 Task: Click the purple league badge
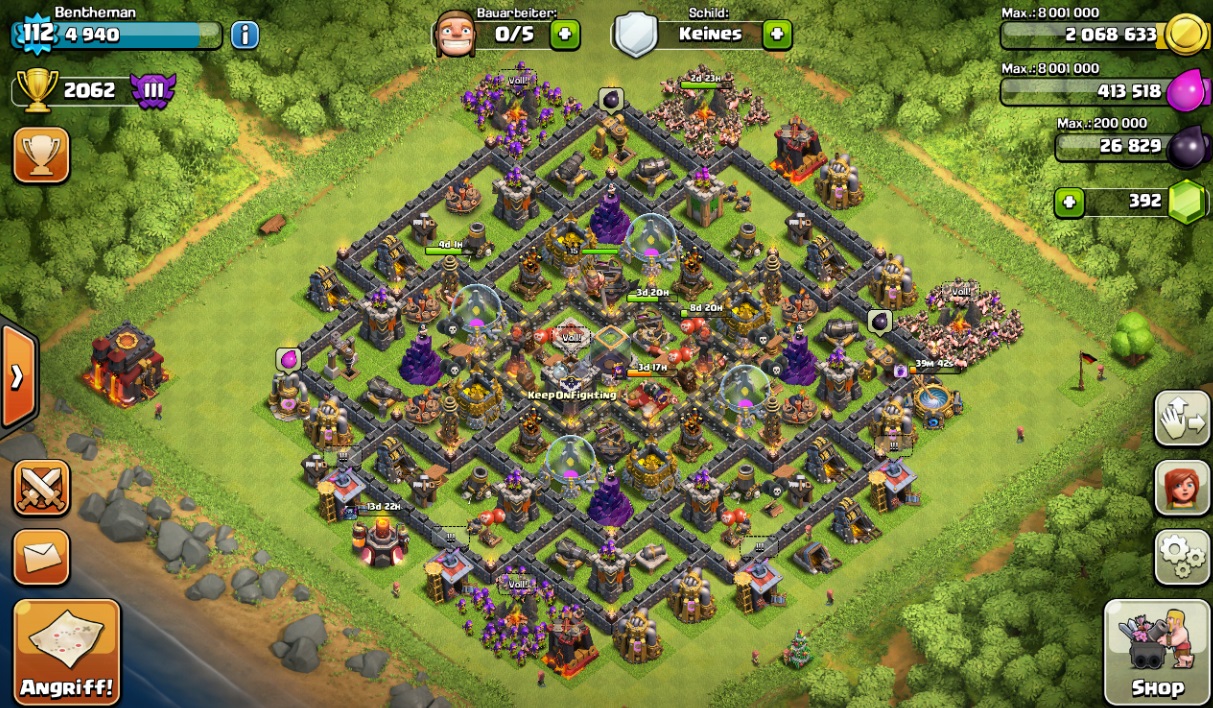[153, 91]
